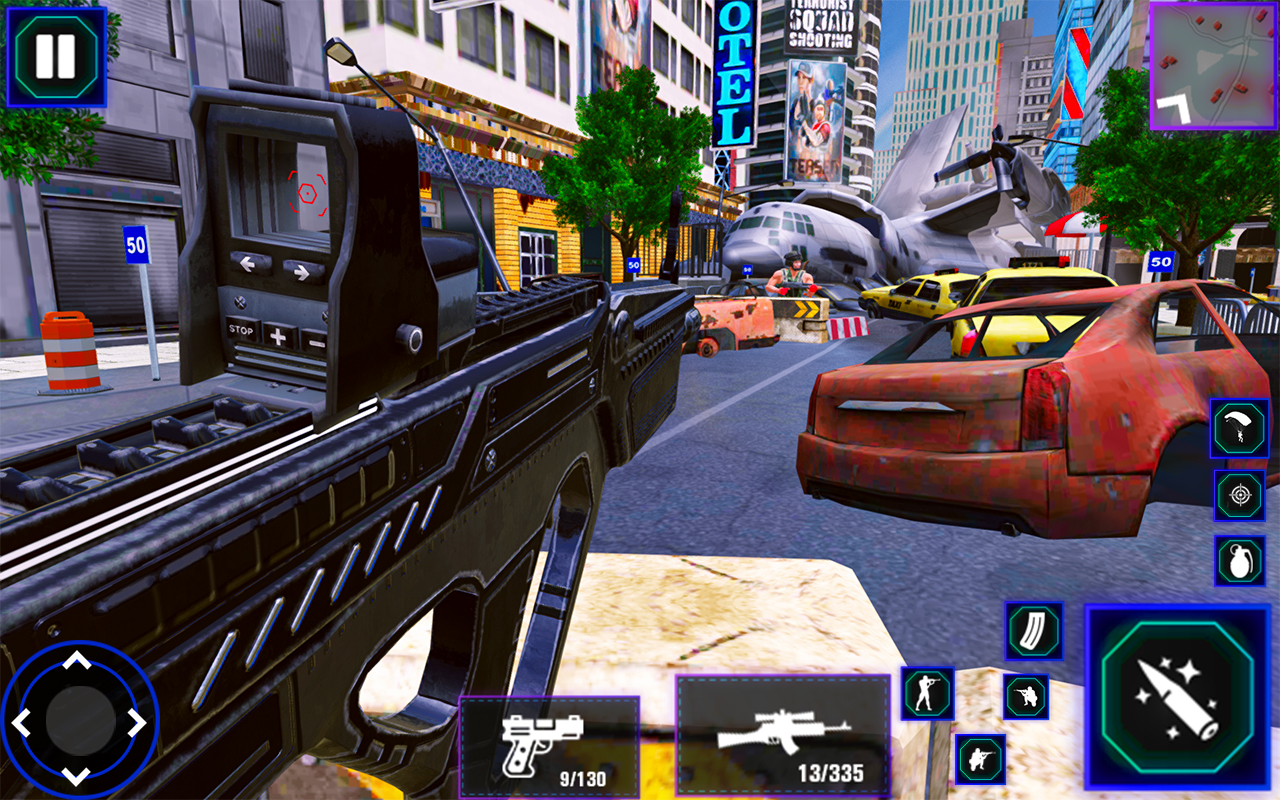1280x800 pixels.
Task: Tap the crosshair precision-aim icon
Action: (x=1238, y=494)
